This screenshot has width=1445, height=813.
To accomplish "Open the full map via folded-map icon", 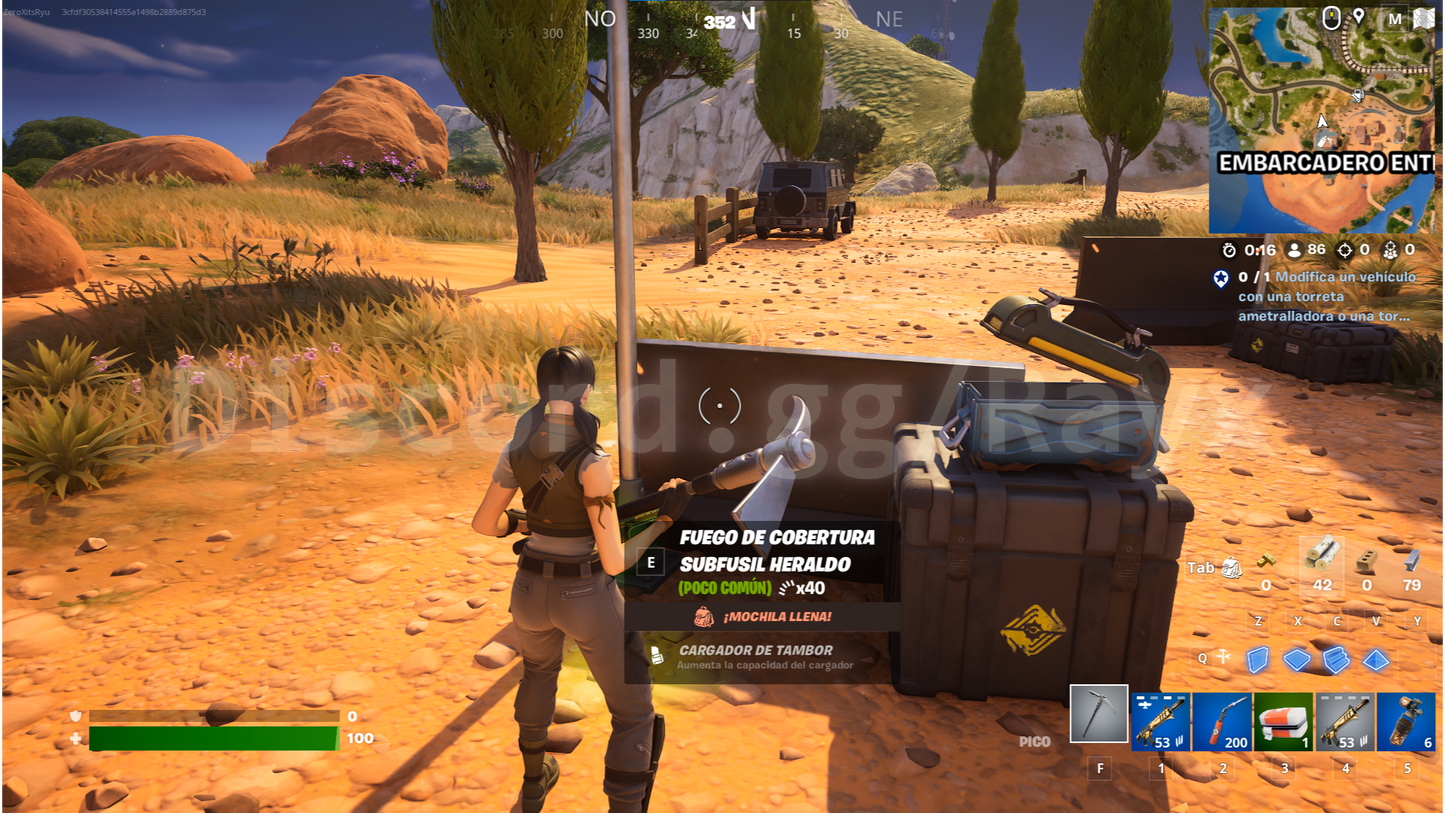I will [1423, 18].
